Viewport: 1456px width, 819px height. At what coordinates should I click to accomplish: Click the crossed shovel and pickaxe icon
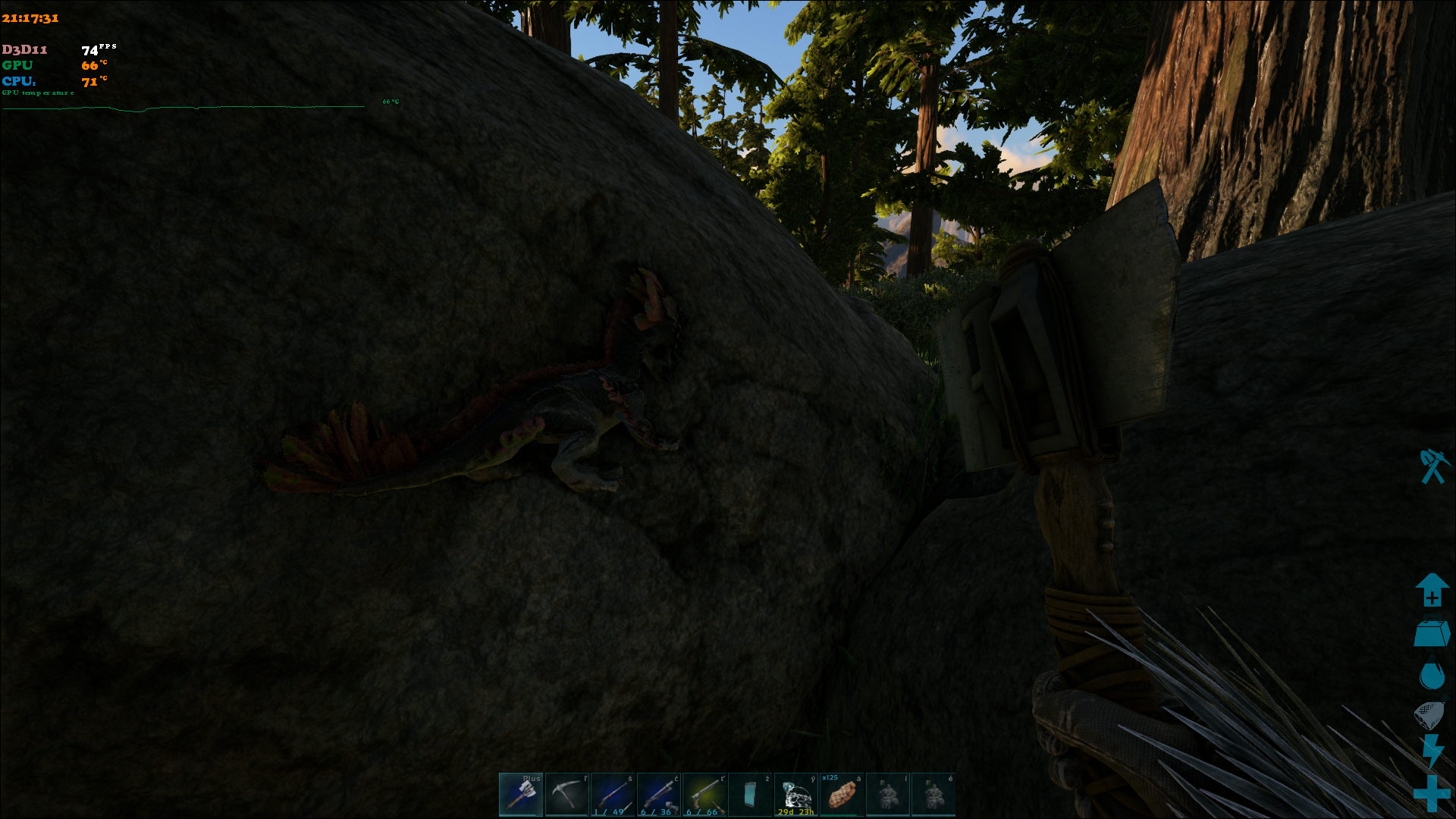tap(1432, 466)
